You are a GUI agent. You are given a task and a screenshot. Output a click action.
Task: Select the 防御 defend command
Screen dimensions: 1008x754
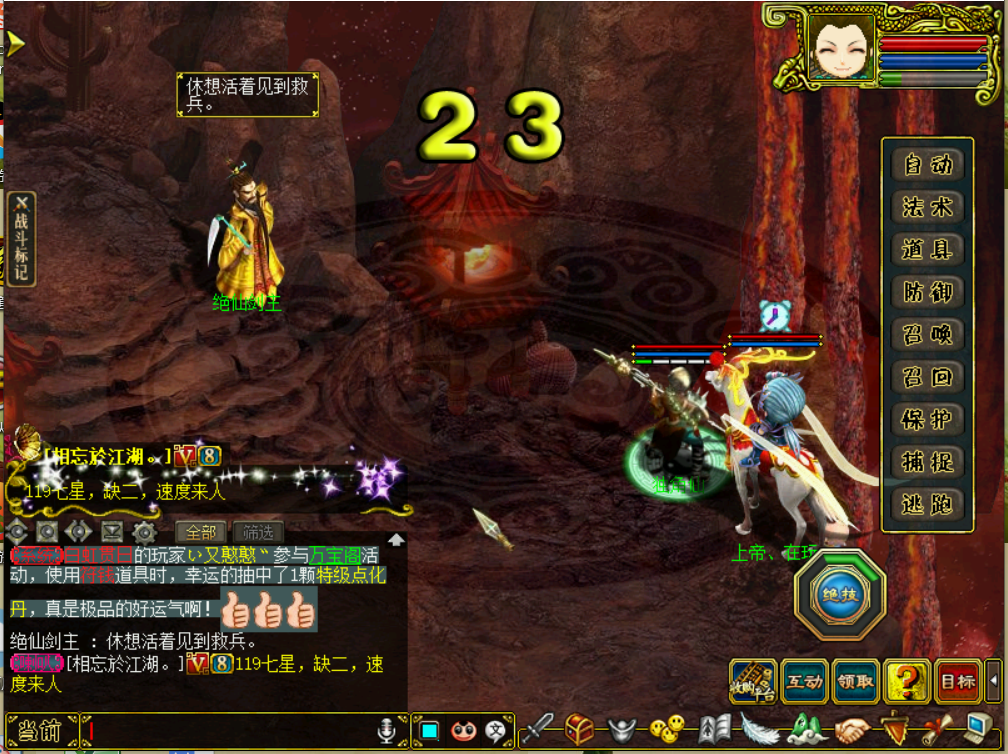click(x=928, y=292)
